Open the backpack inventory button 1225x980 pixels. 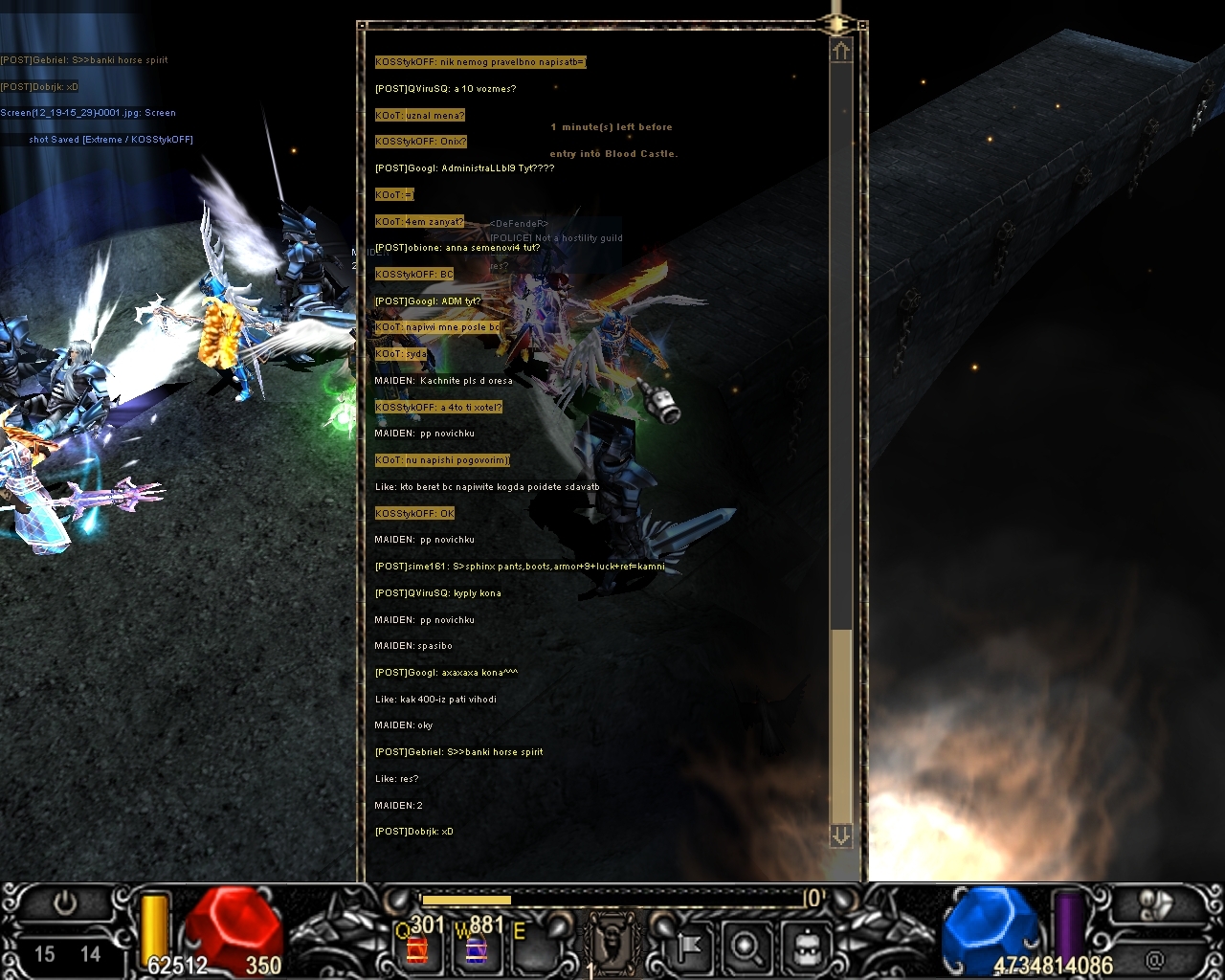[802, 947]
